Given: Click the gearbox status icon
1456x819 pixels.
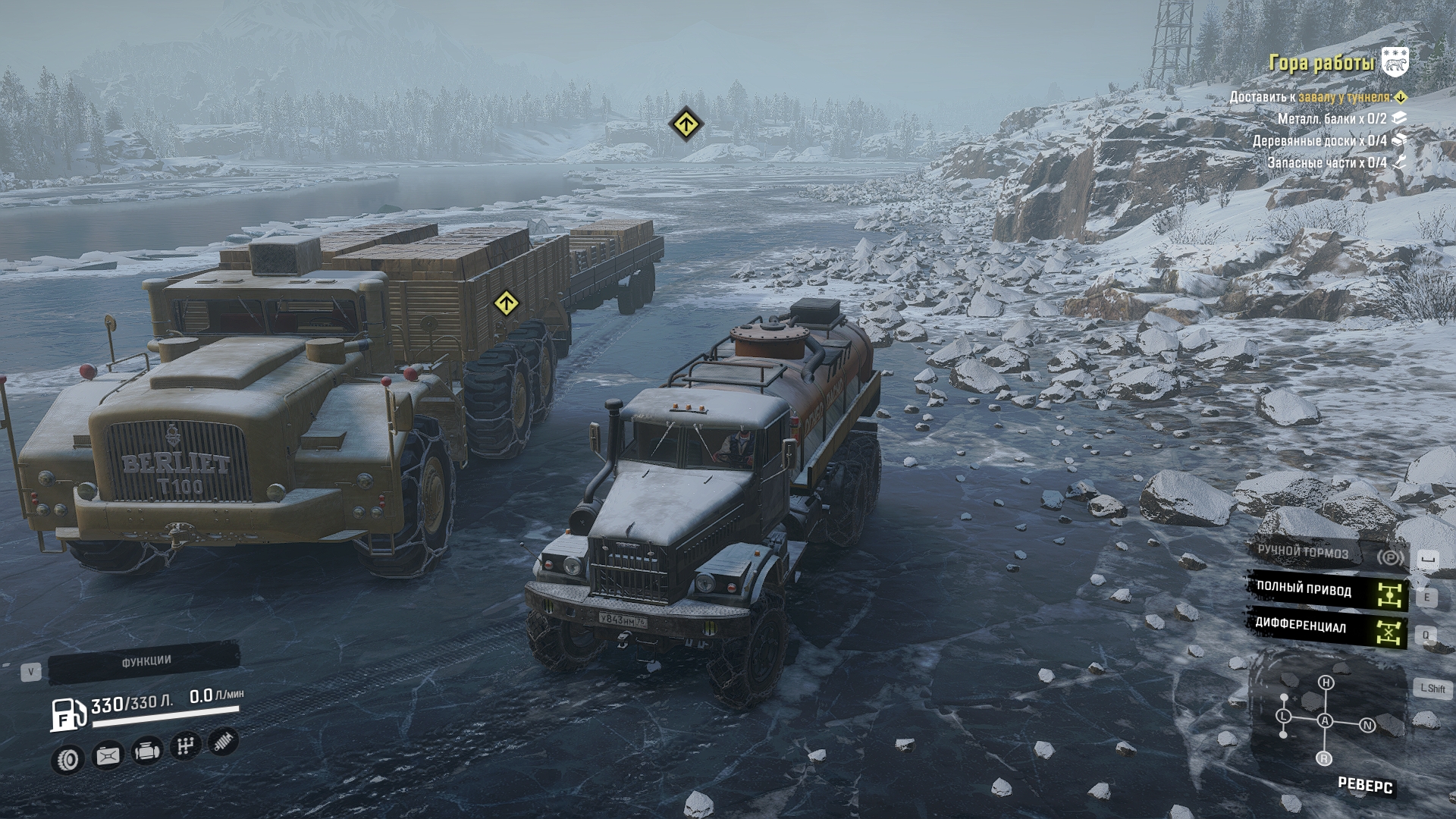Looking at the screenshot, I should (x=184, y=747).
